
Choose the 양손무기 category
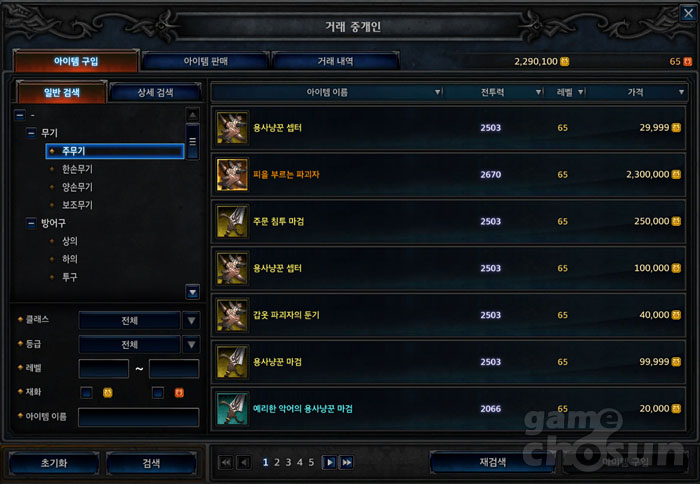tap(77, 187)
